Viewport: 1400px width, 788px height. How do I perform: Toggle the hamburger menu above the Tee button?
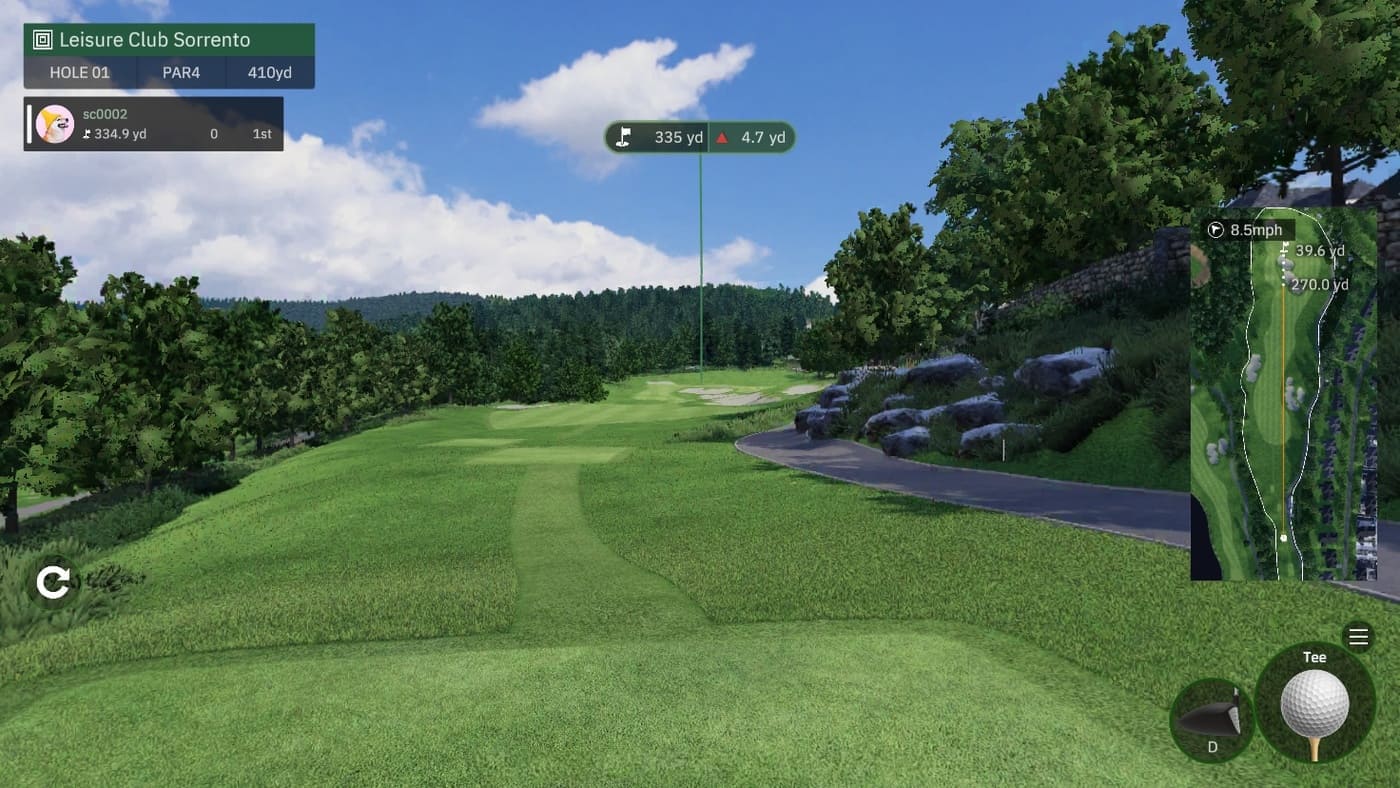[1359, 636]
